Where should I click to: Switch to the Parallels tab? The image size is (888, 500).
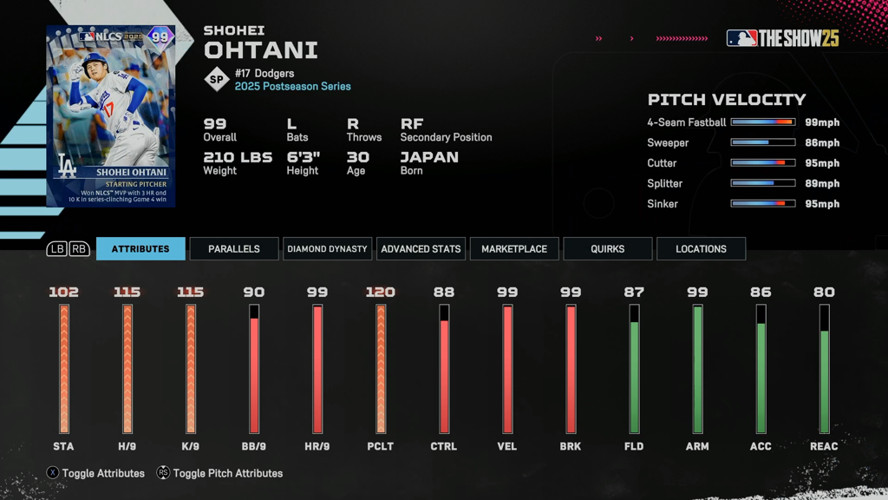tap(234, 249)
